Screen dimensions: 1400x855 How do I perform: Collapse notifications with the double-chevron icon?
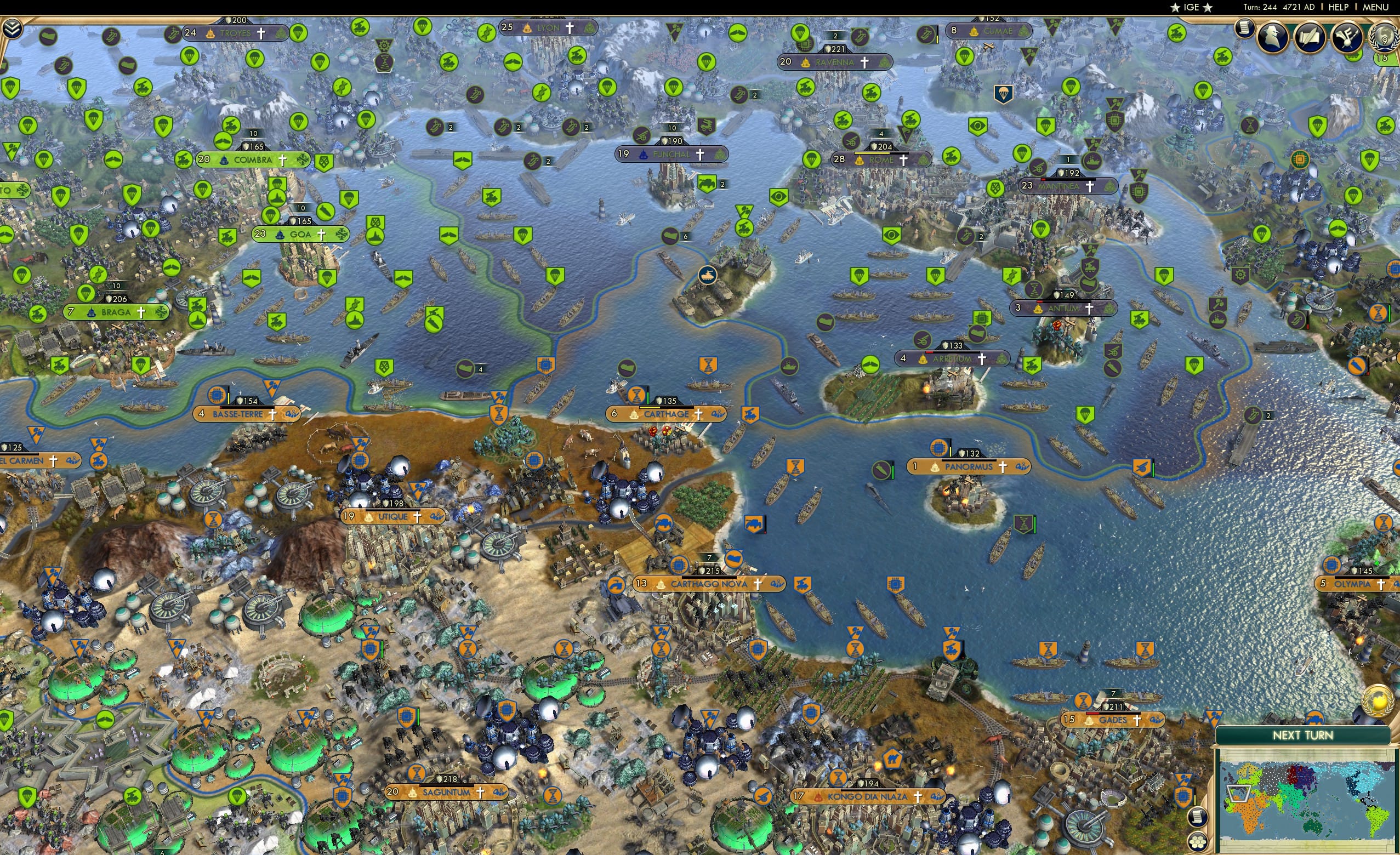pos(12,27)
